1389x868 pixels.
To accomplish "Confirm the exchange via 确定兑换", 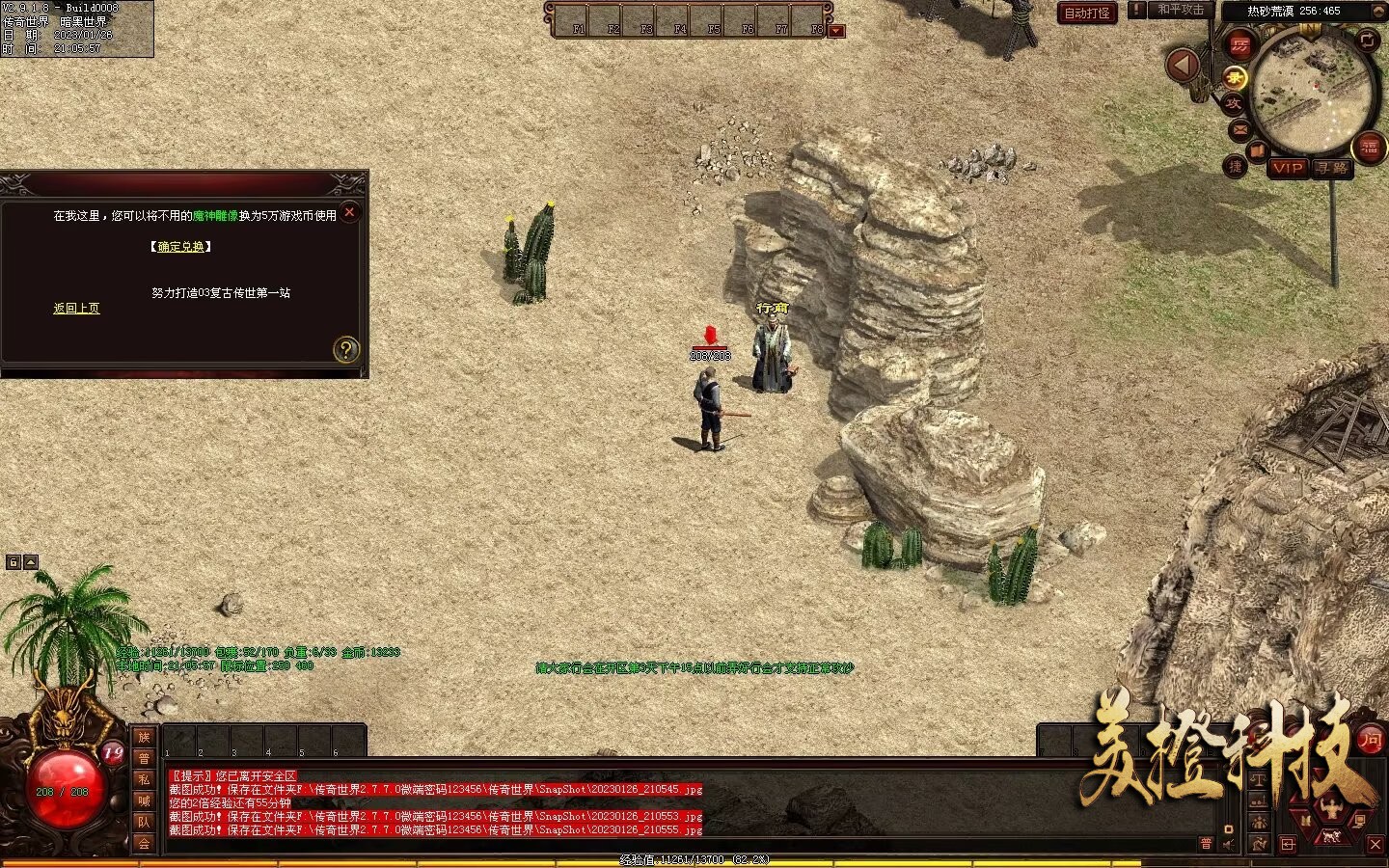I will click(180, 247).
